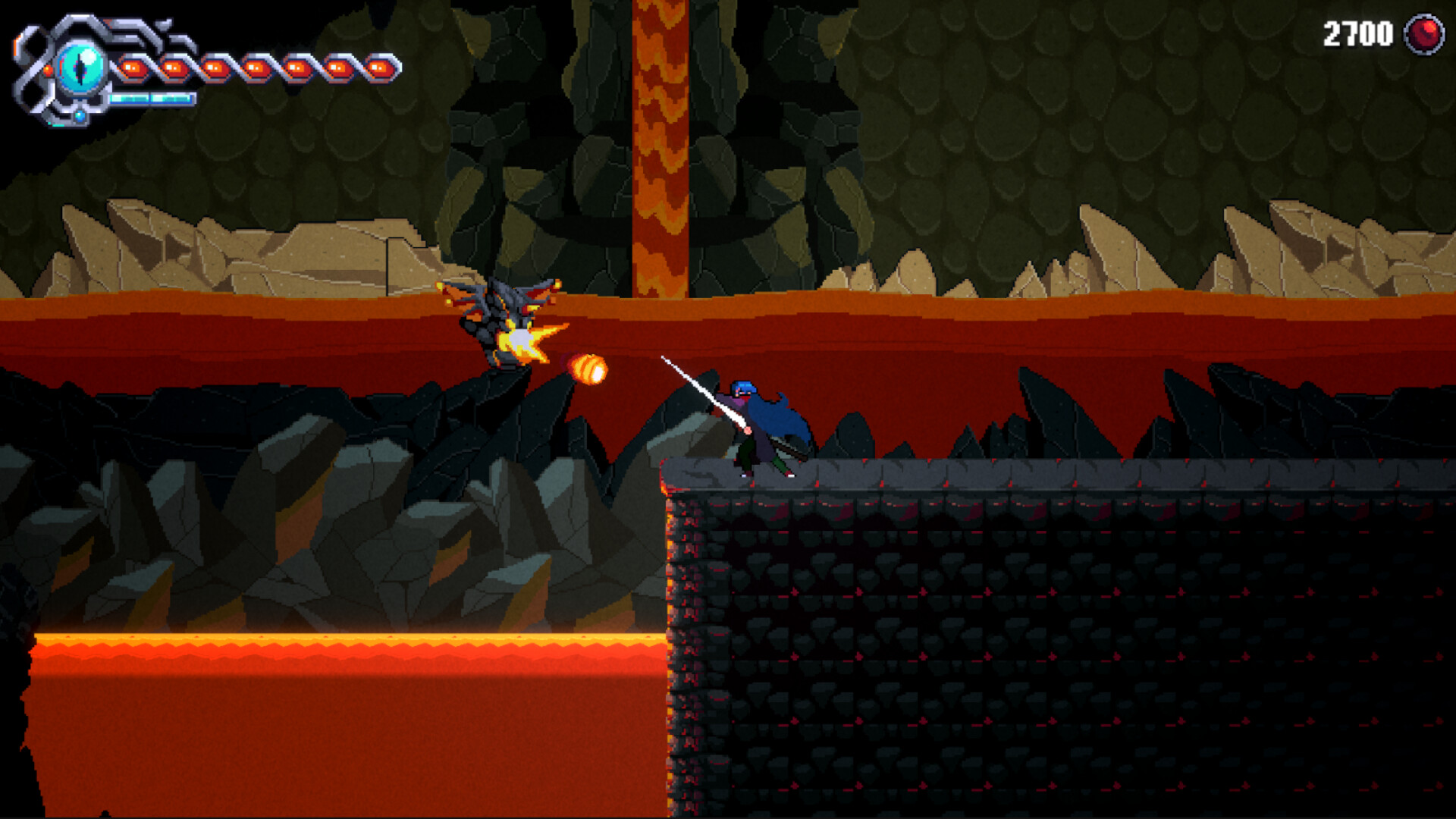Toggle the winged flying enemy sprite
1456x819 pixels.
coord(500,303)
